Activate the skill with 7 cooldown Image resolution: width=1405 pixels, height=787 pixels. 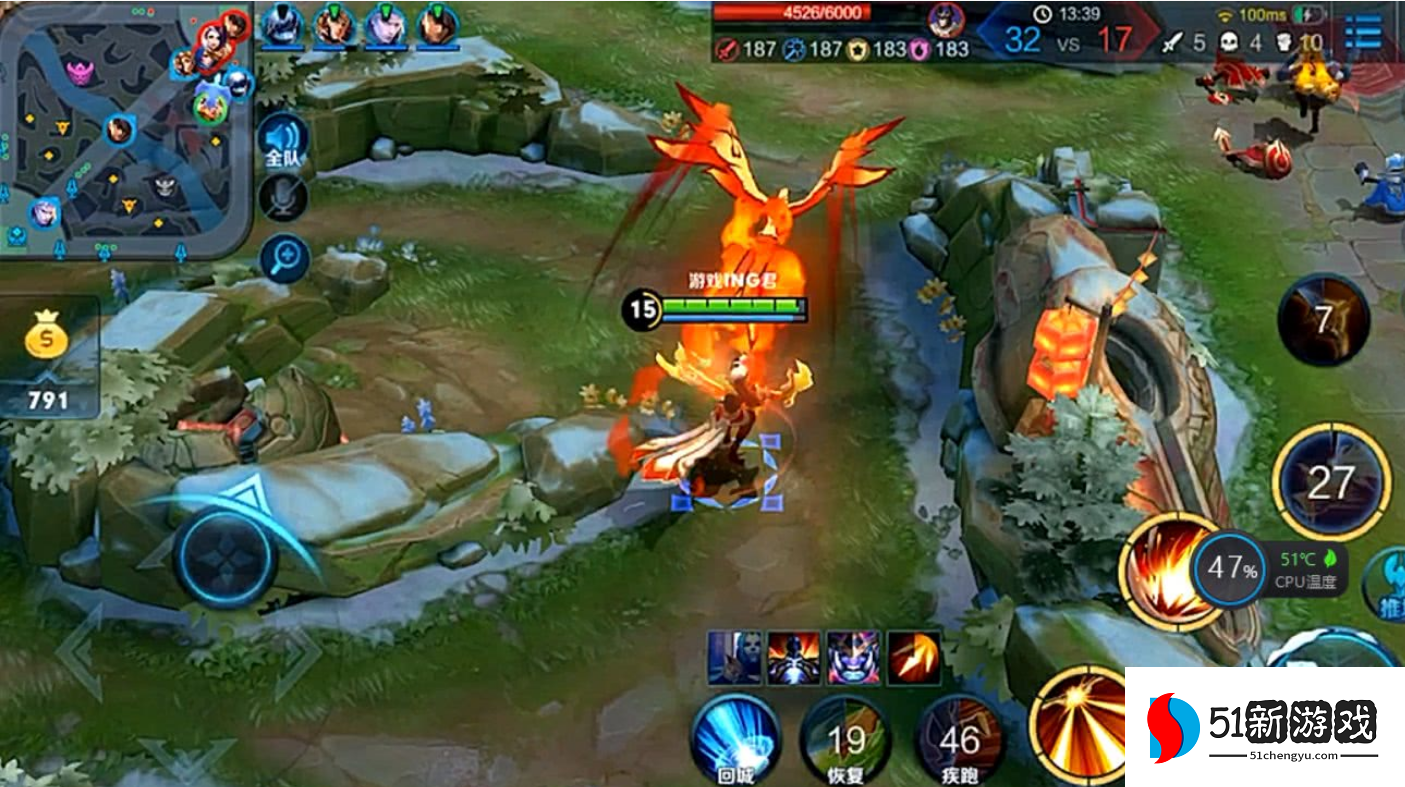(x=1323, y=320)
